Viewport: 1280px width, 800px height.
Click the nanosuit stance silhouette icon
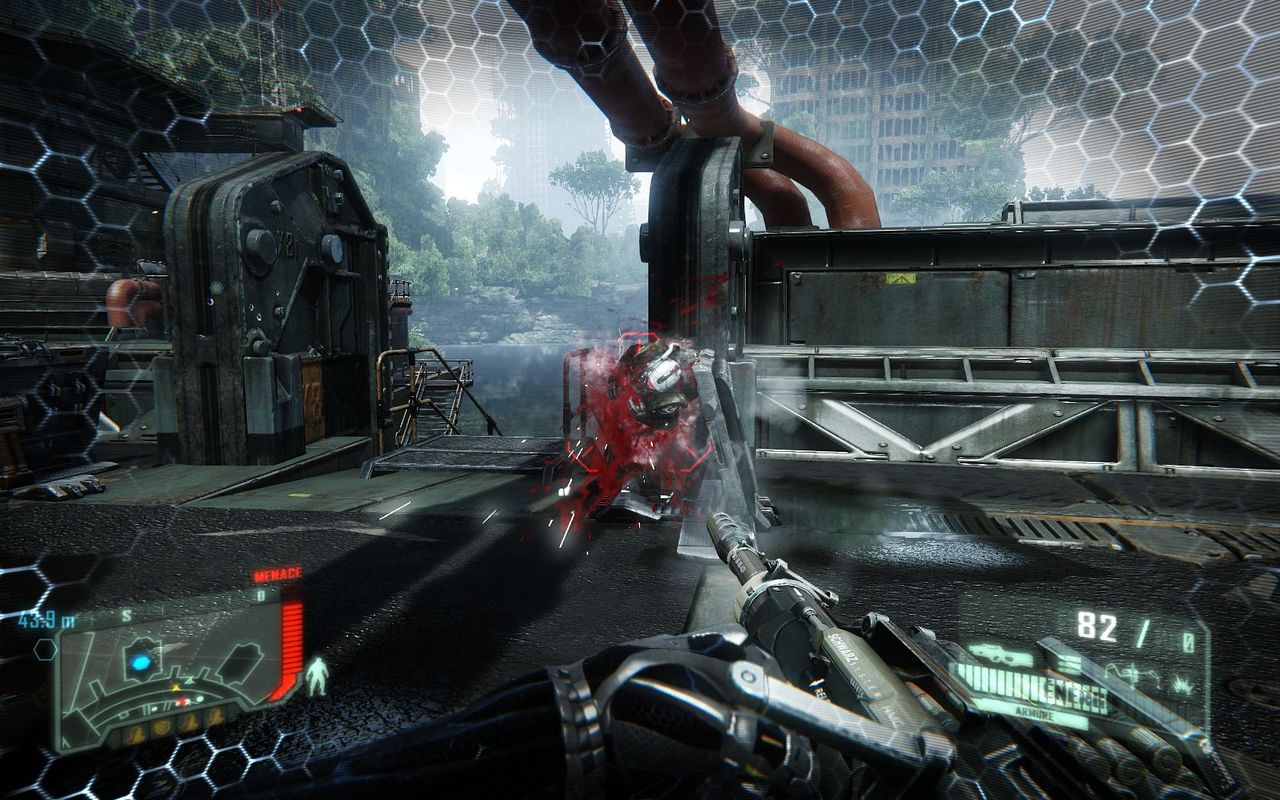318,676
